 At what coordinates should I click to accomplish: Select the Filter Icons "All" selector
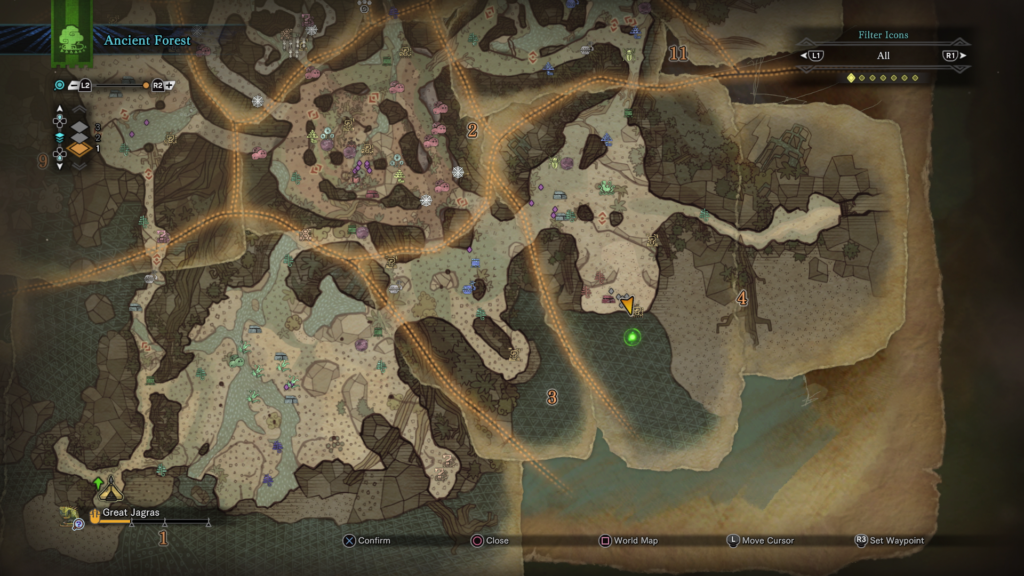tap(882, 56)
